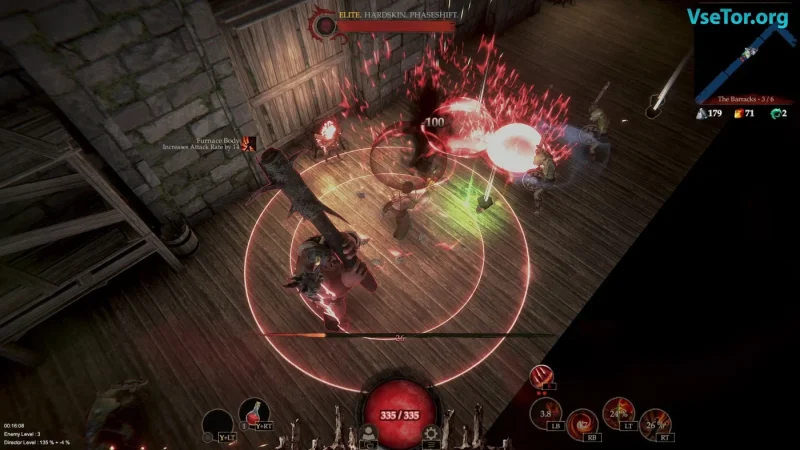This screenshot has height=450, width=800.
Task: Trigger the ability showing 24% charge
Action: (x=617, y=413)
